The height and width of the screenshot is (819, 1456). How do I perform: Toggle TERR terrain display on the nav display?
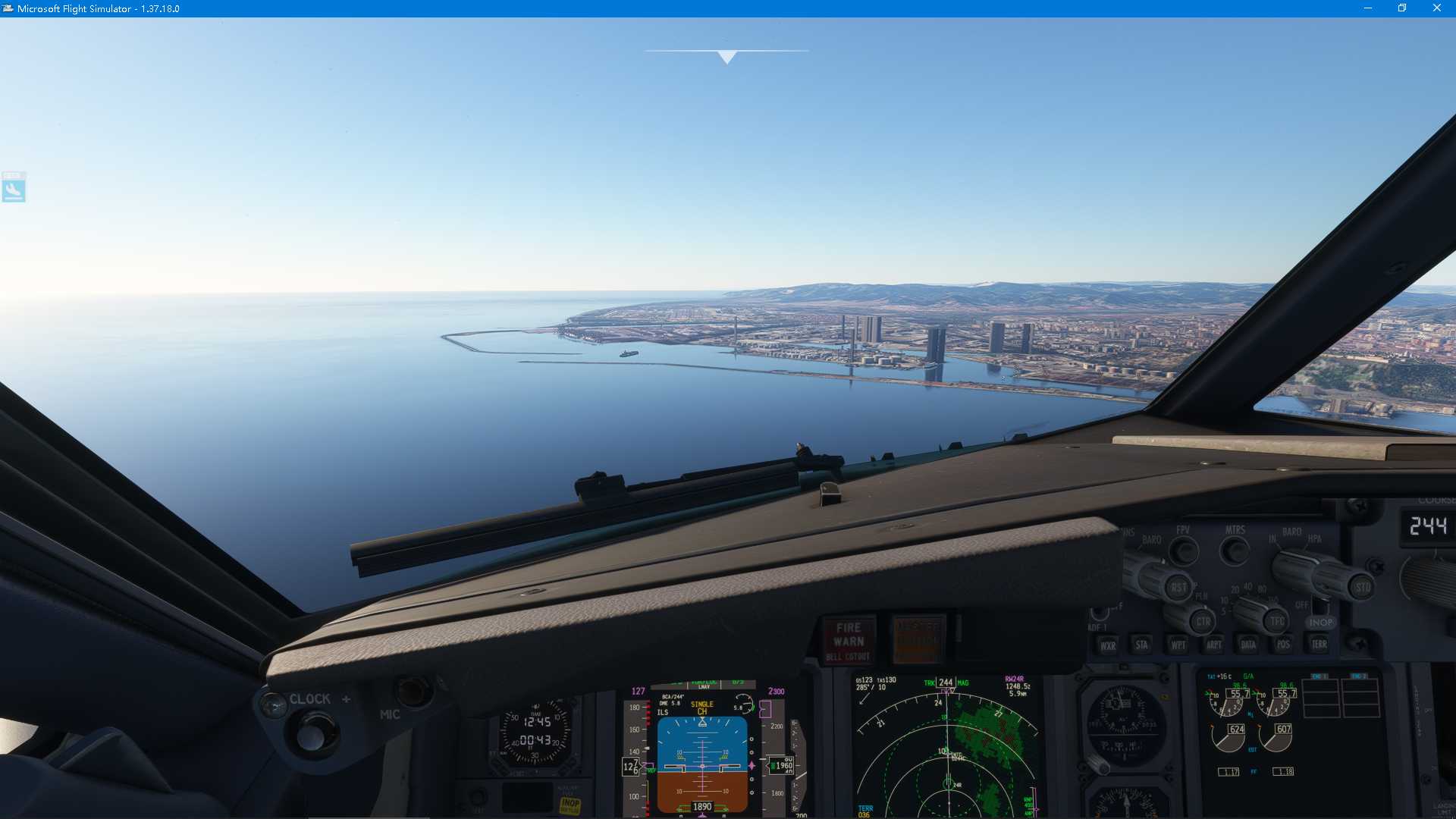[1318, 645]
